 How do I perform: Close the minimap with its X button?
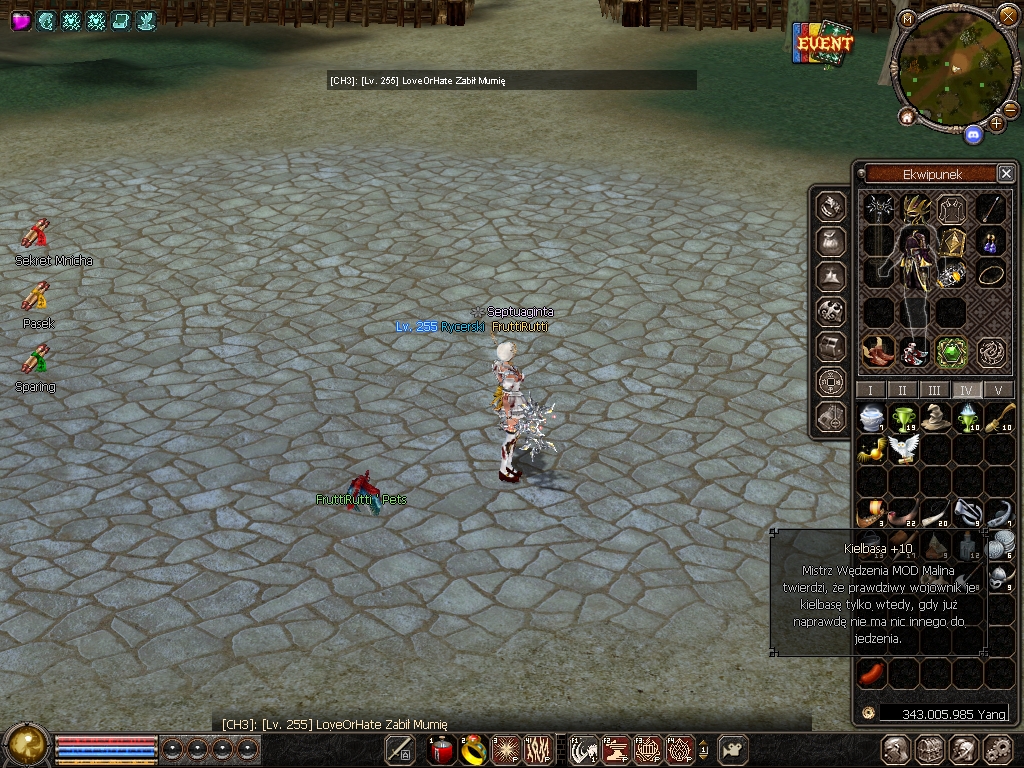[x=1008, y=16]
